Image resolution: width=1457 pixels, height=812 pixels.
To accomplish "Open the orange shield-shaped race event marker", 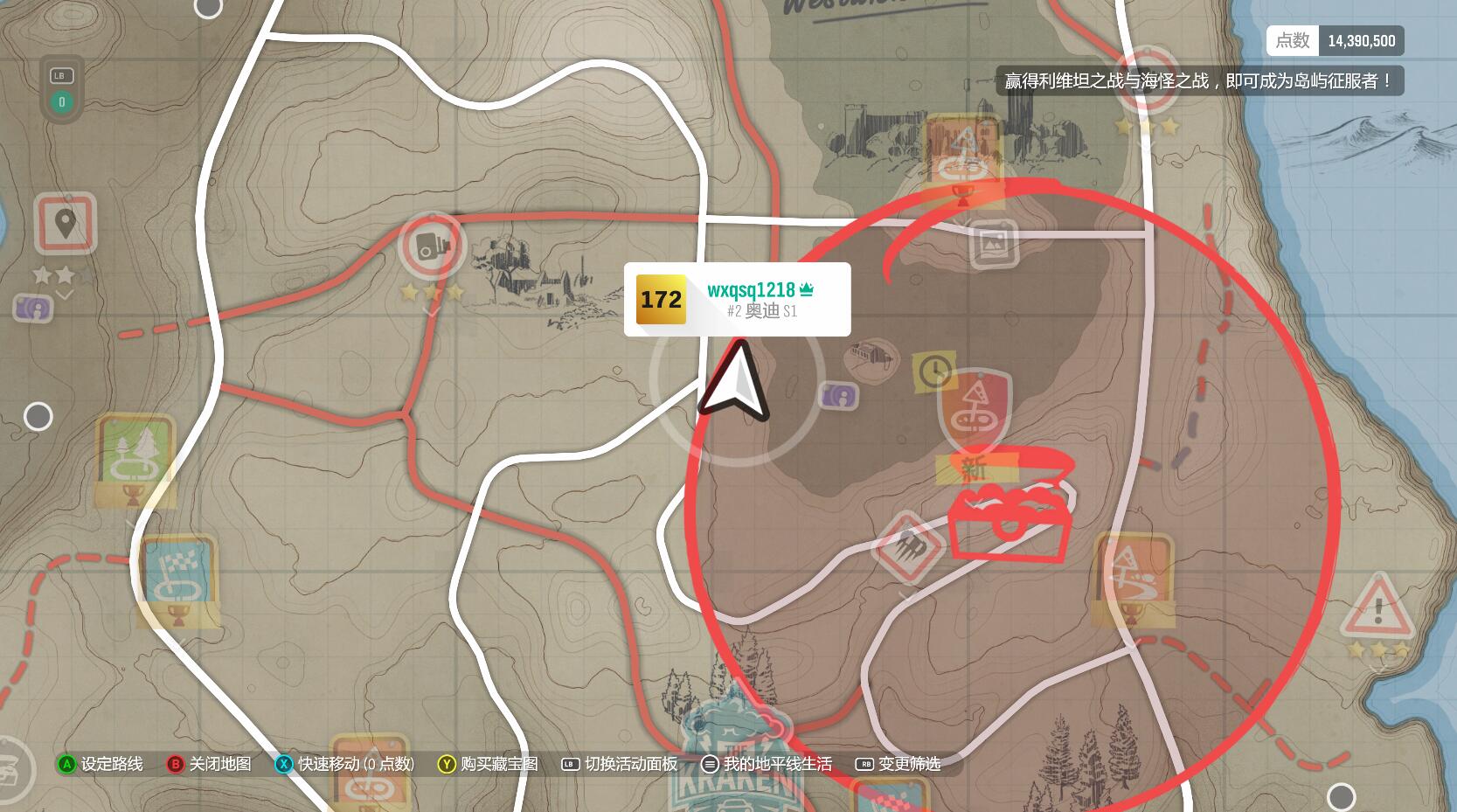I will (x=974, y=408).
